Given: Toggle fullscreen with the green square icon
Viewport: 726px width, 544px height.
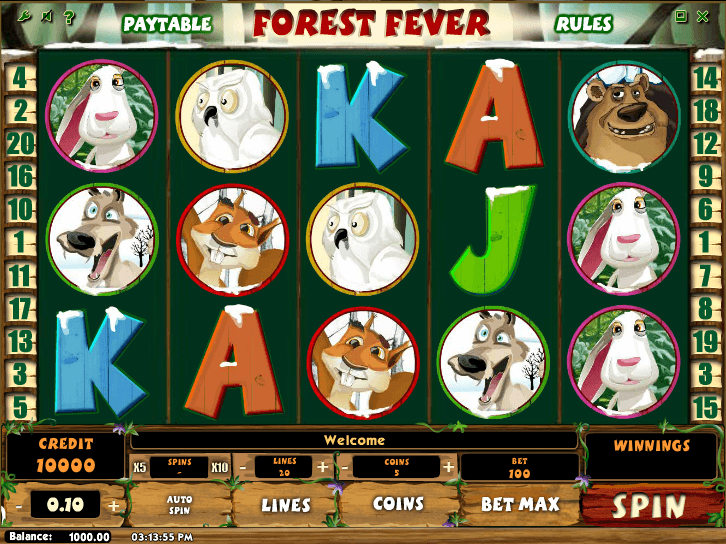Looking at the screenshot, I should (x=681, y=16).
